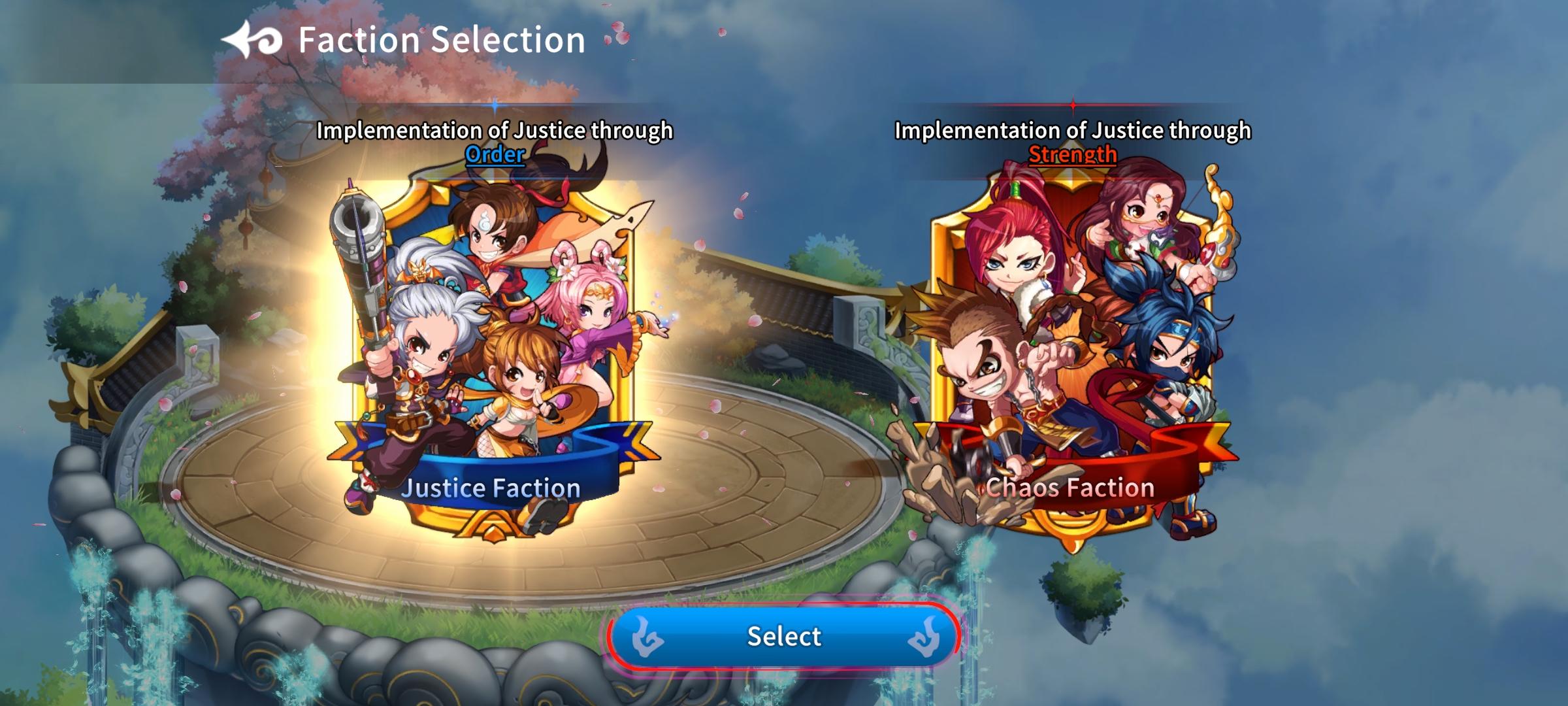This screenshot has width=1568, height=706.
Task: Confirm choice with the highlighted Select button
Action: pos(784,637)
